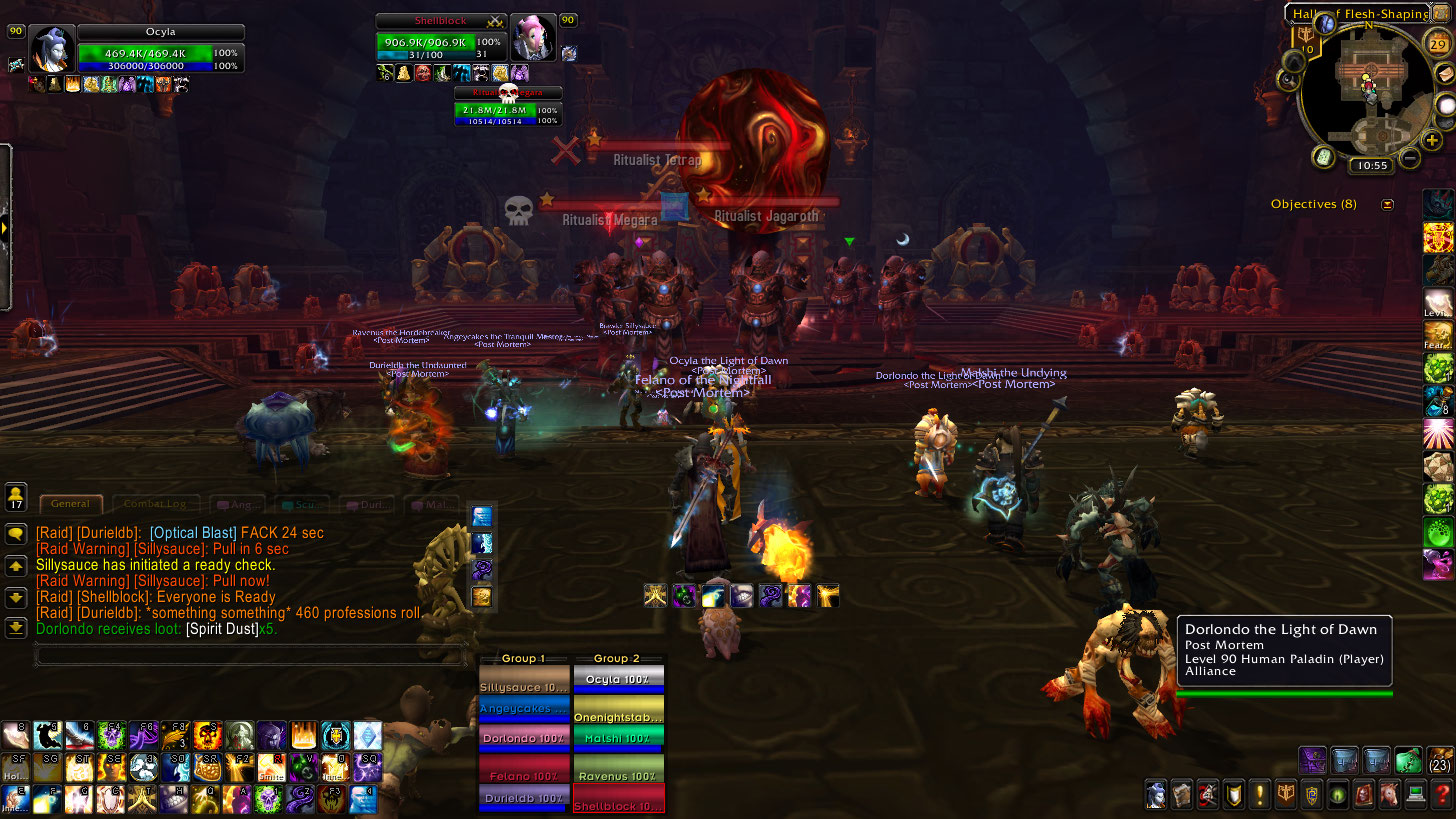Select the General chat tab
The width and height of the screenshot is (1456, 819).
70,504
